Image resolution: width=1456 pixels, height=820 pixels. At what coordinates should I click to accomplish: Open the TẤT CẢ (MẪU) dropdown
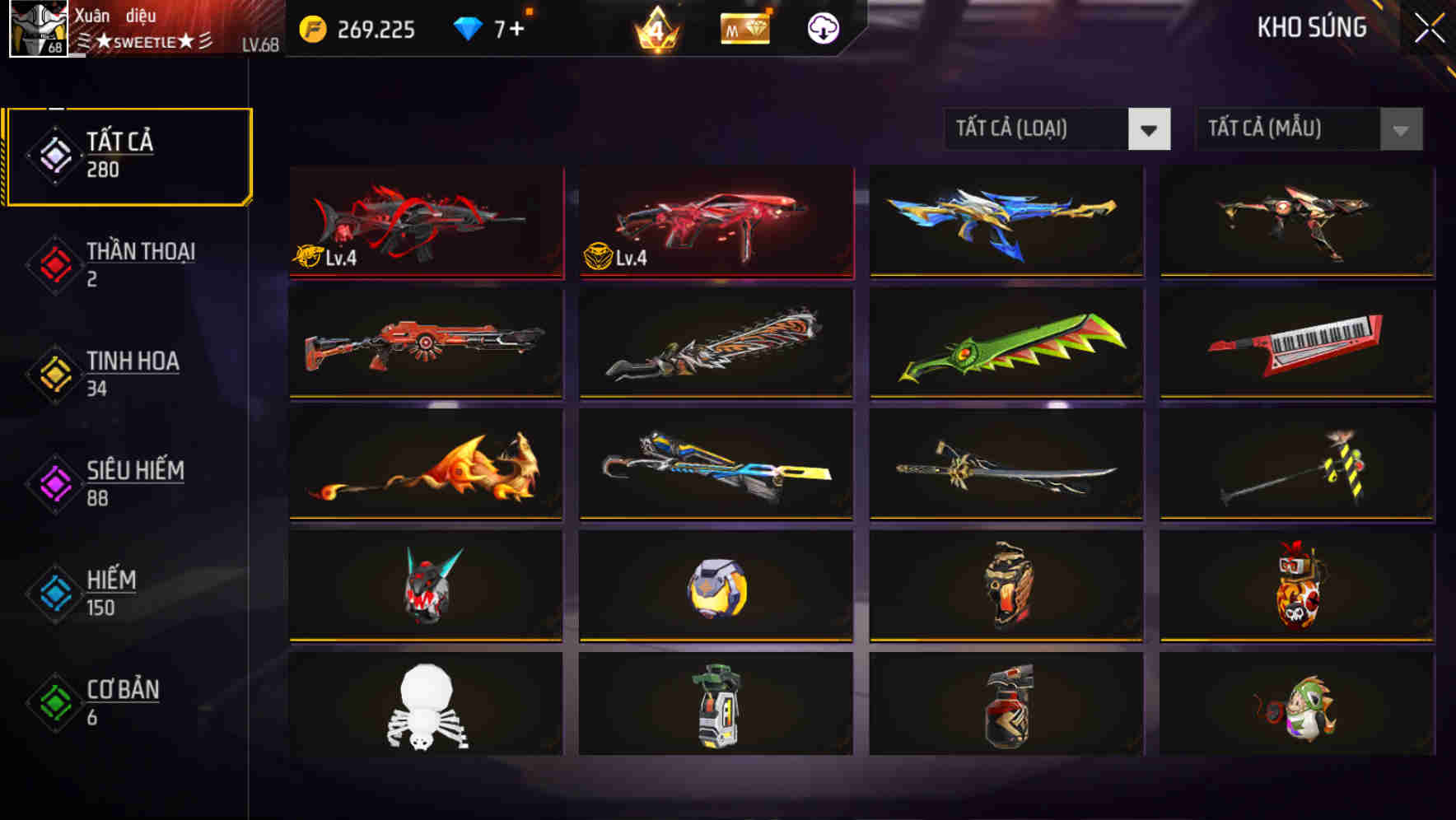(x=1309, y=129)
